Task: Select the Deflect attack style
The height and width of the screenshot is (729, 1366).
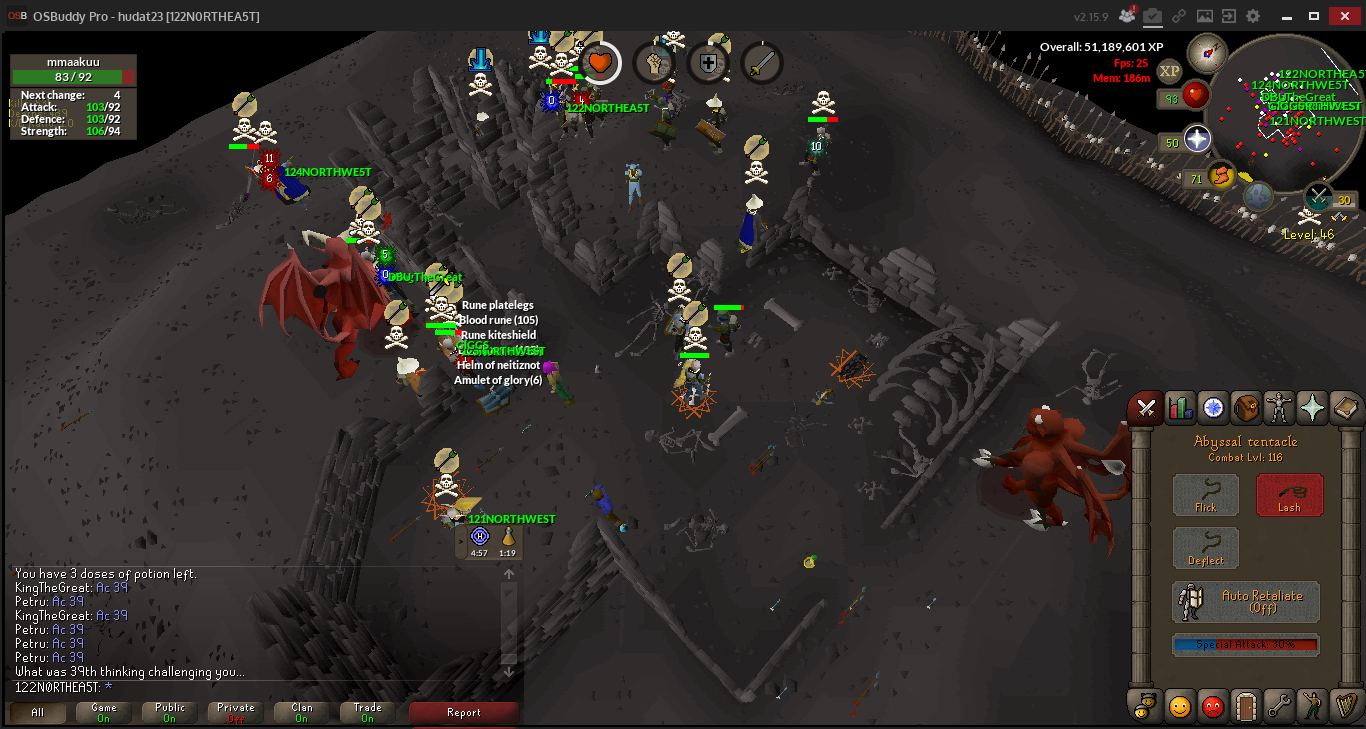Action: point(1205,549)
